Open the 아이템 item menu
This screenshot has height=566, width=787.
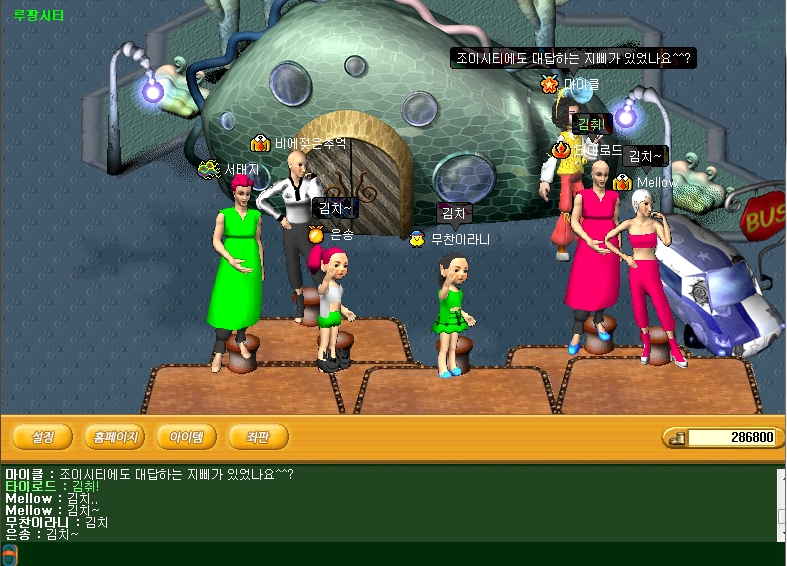[187, 437]
